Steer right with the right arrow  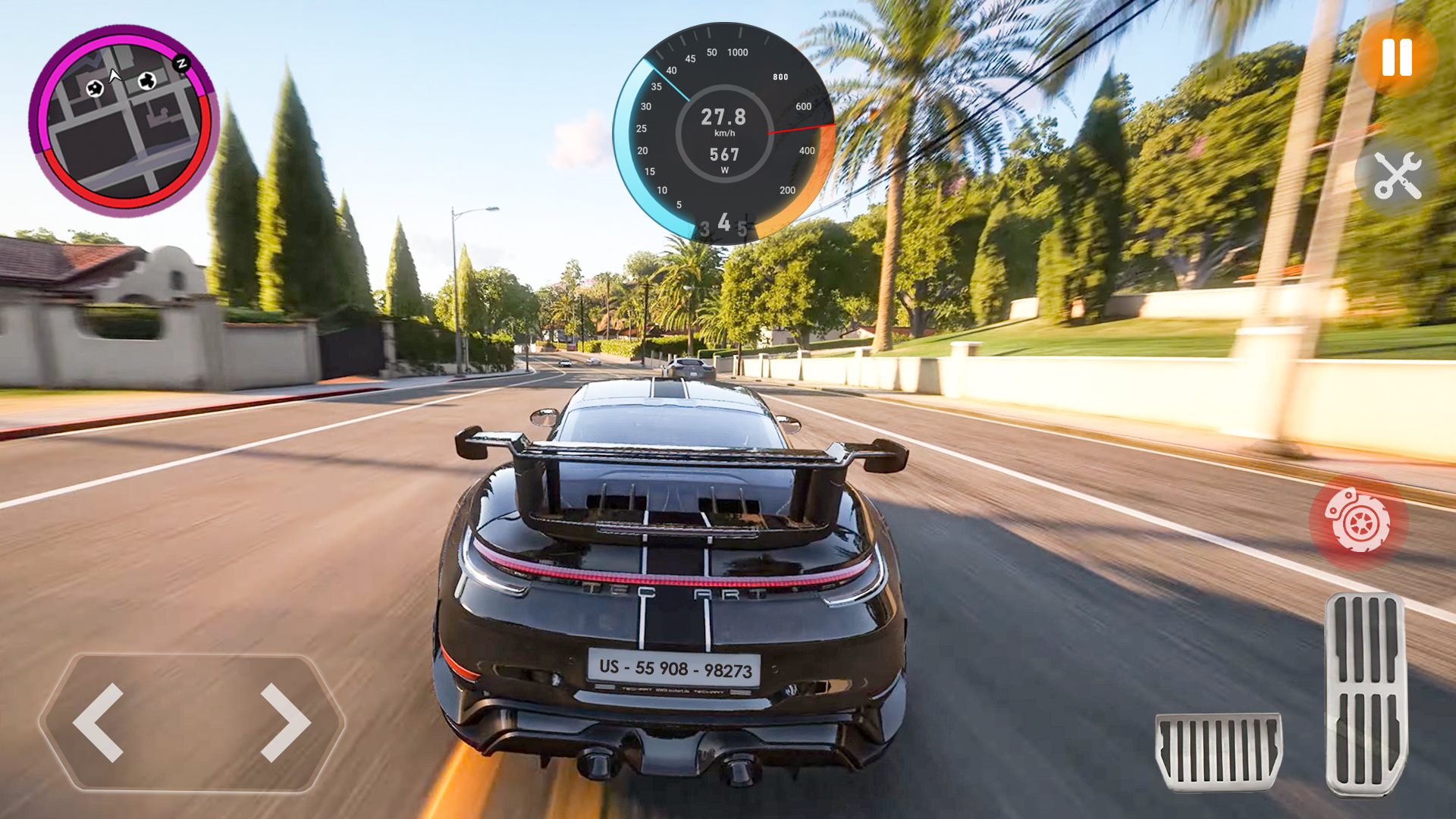(x=285, y=722)
